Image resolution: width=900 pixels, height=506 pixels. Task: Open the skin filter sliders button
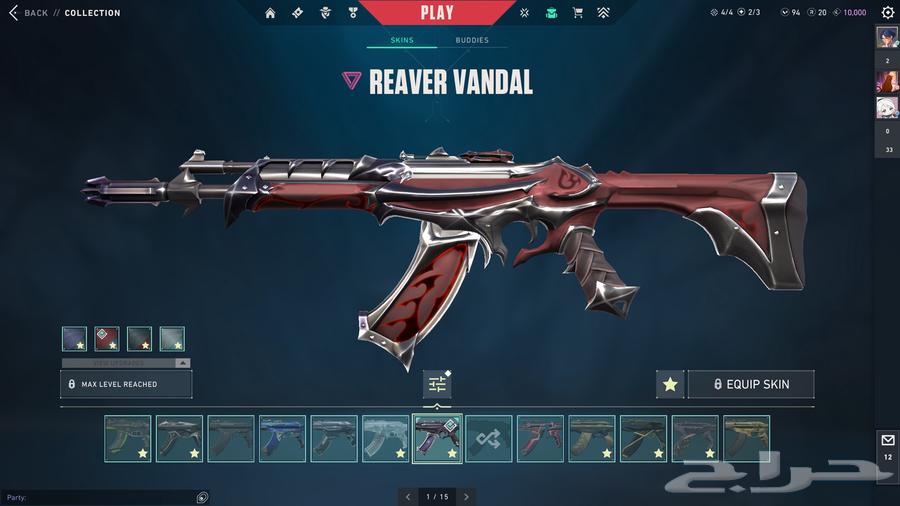437,384
